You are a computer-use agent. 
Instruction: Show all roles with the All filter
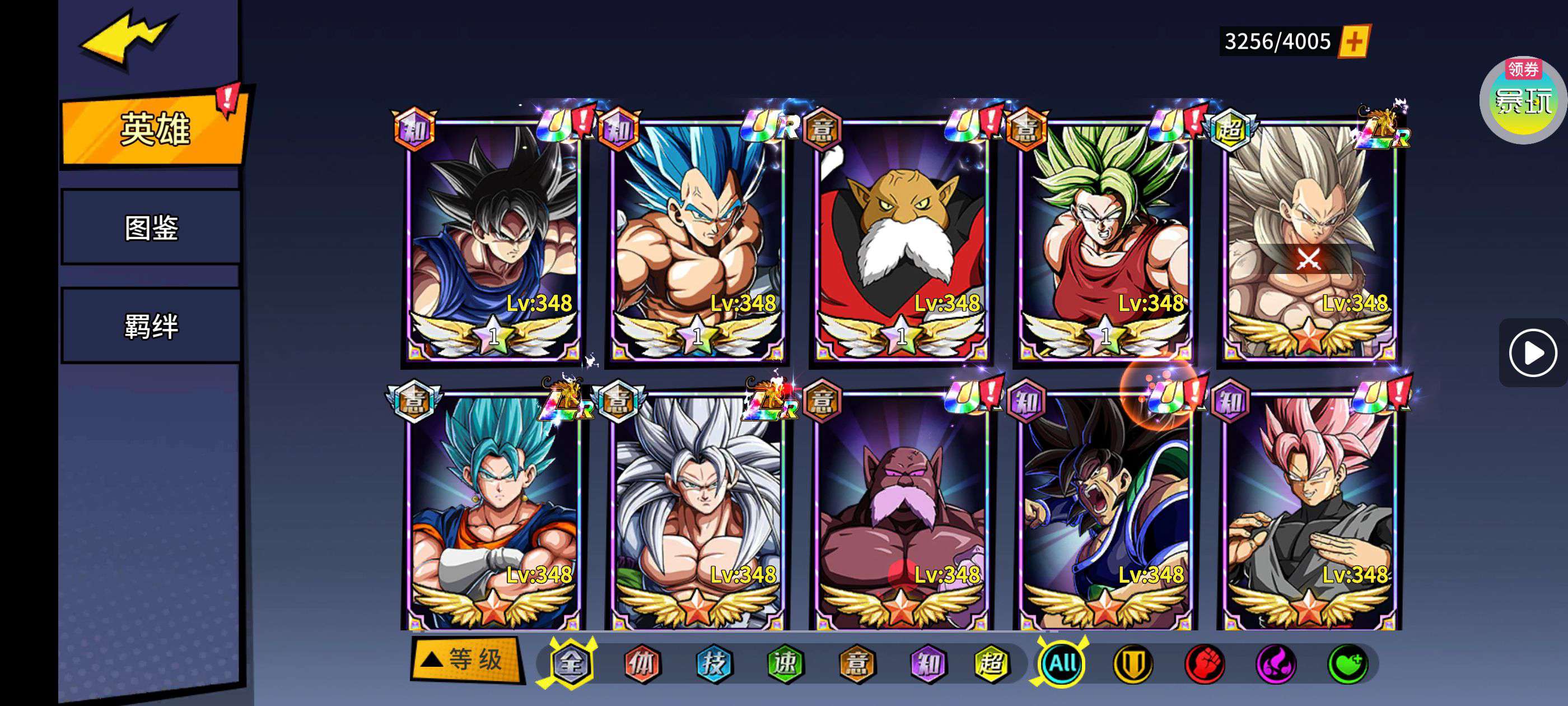(1062, 663)
